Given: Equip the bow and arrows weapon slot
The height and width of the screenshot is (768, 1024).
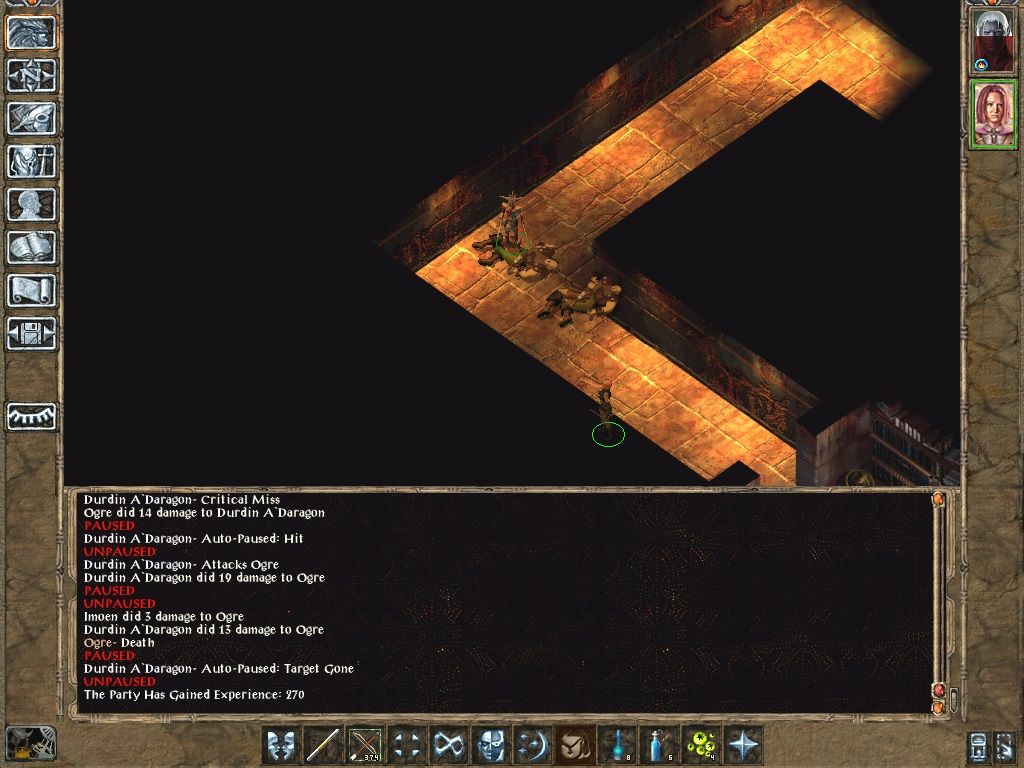Looking at the screenshot, I should tap(365, 745).
